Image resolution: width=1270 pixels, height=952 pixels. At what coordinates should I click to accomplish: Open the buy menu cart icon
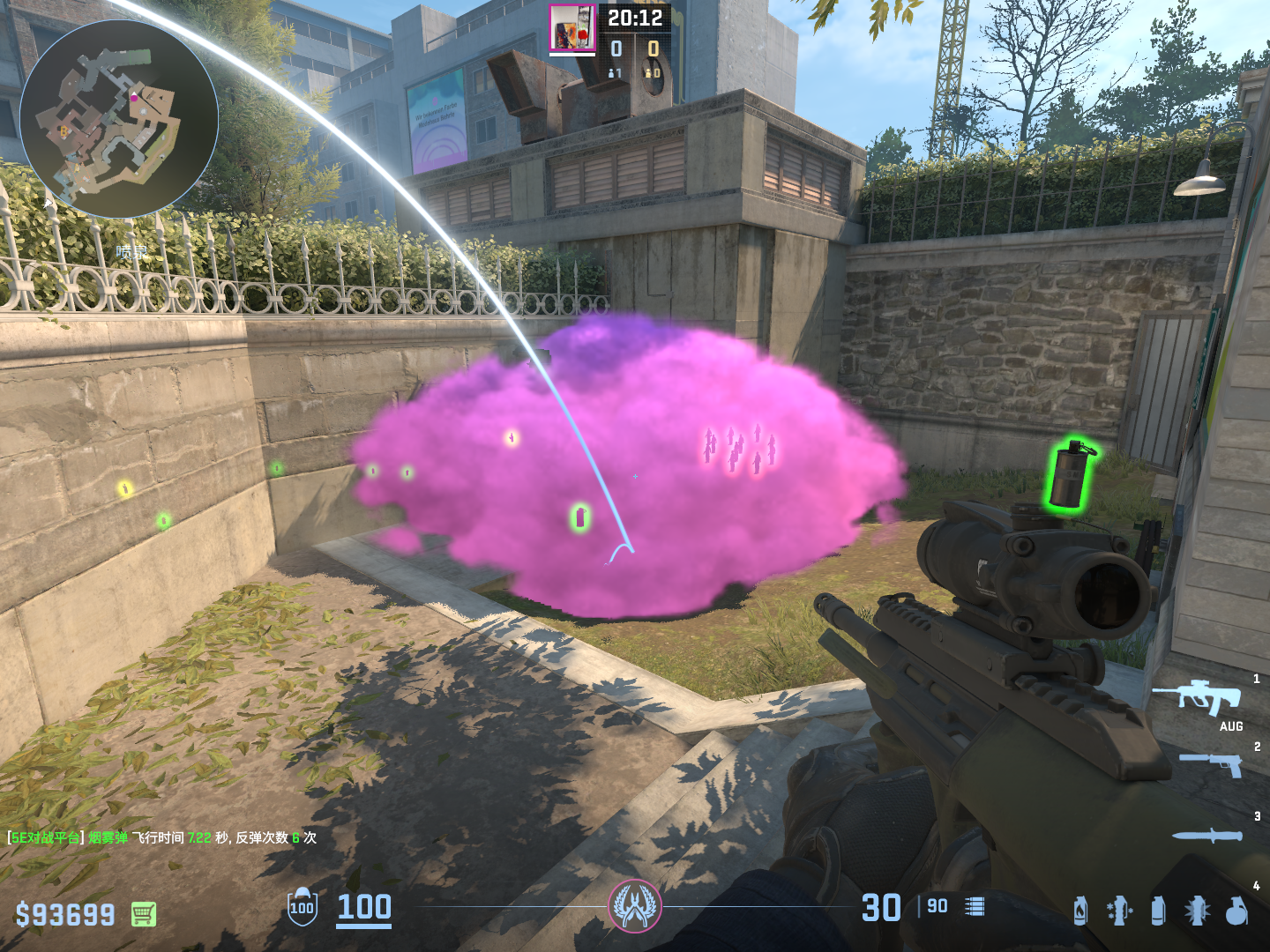coord(144,914)
